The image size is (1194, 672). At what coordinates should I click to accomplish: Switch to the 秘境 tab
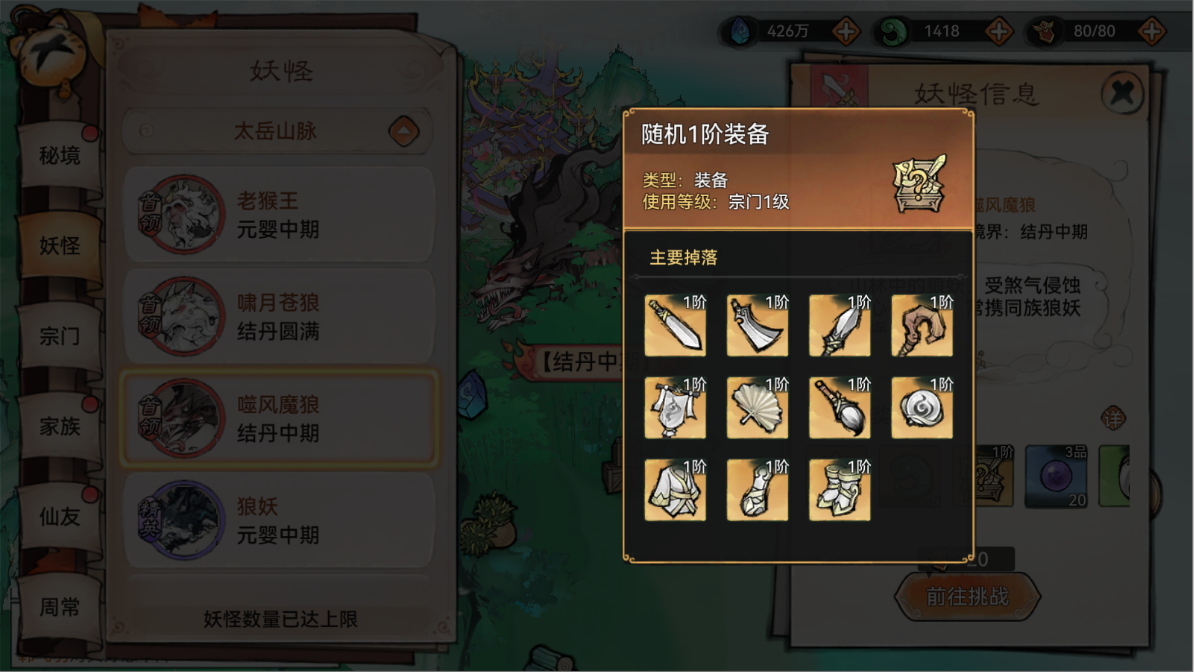(x=60, y=156)
